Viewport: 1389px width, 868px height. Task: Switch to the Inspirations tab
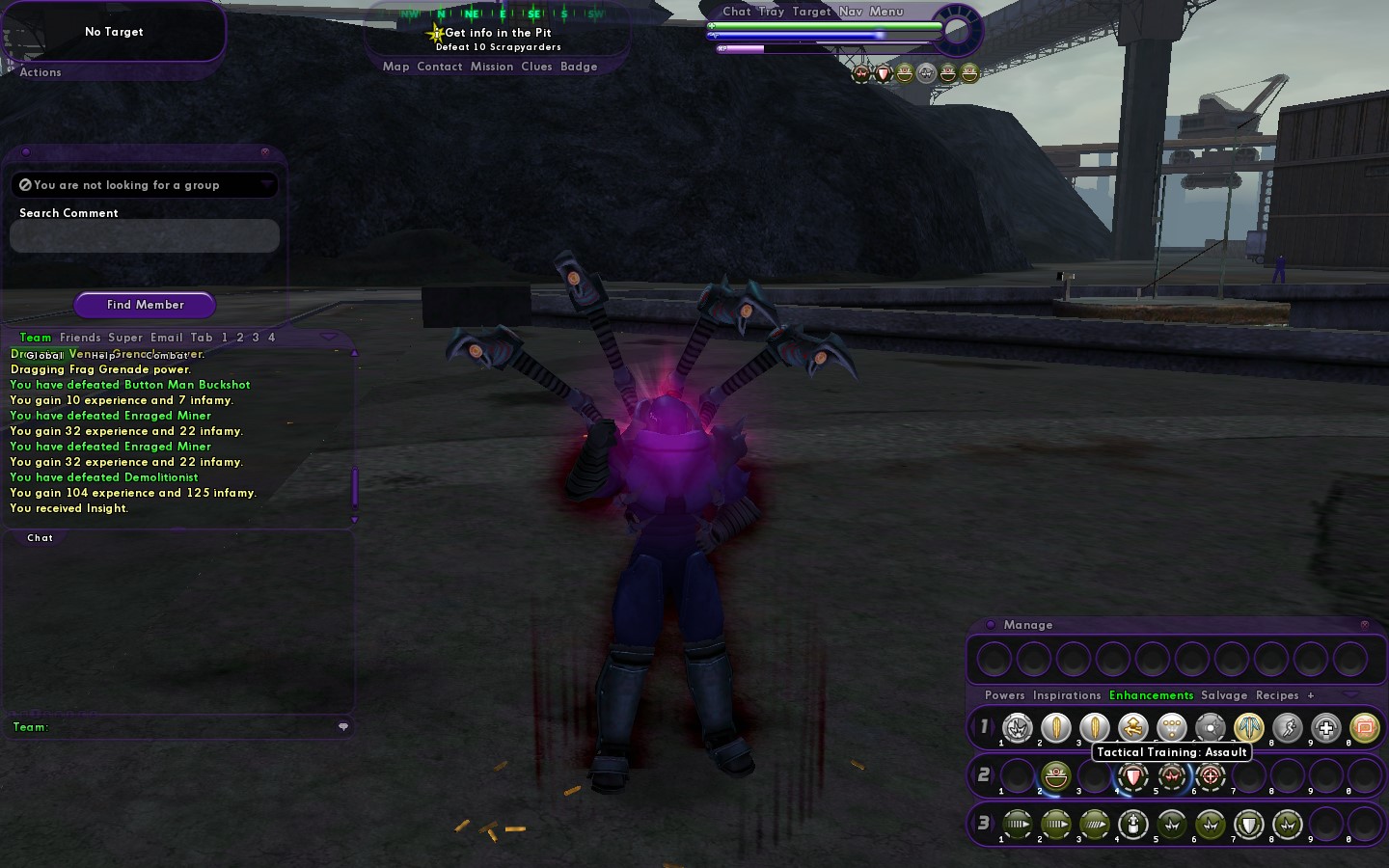[x=1067, y=695]
